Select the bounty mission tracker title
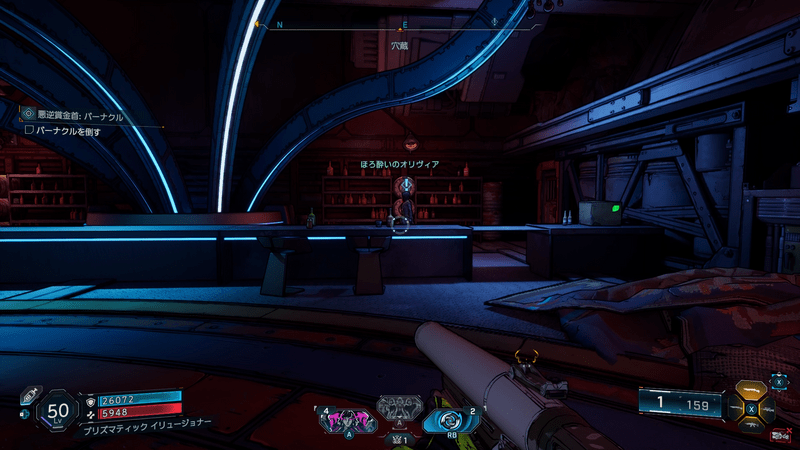Screen dimensions: 800x450 [80, 116]
